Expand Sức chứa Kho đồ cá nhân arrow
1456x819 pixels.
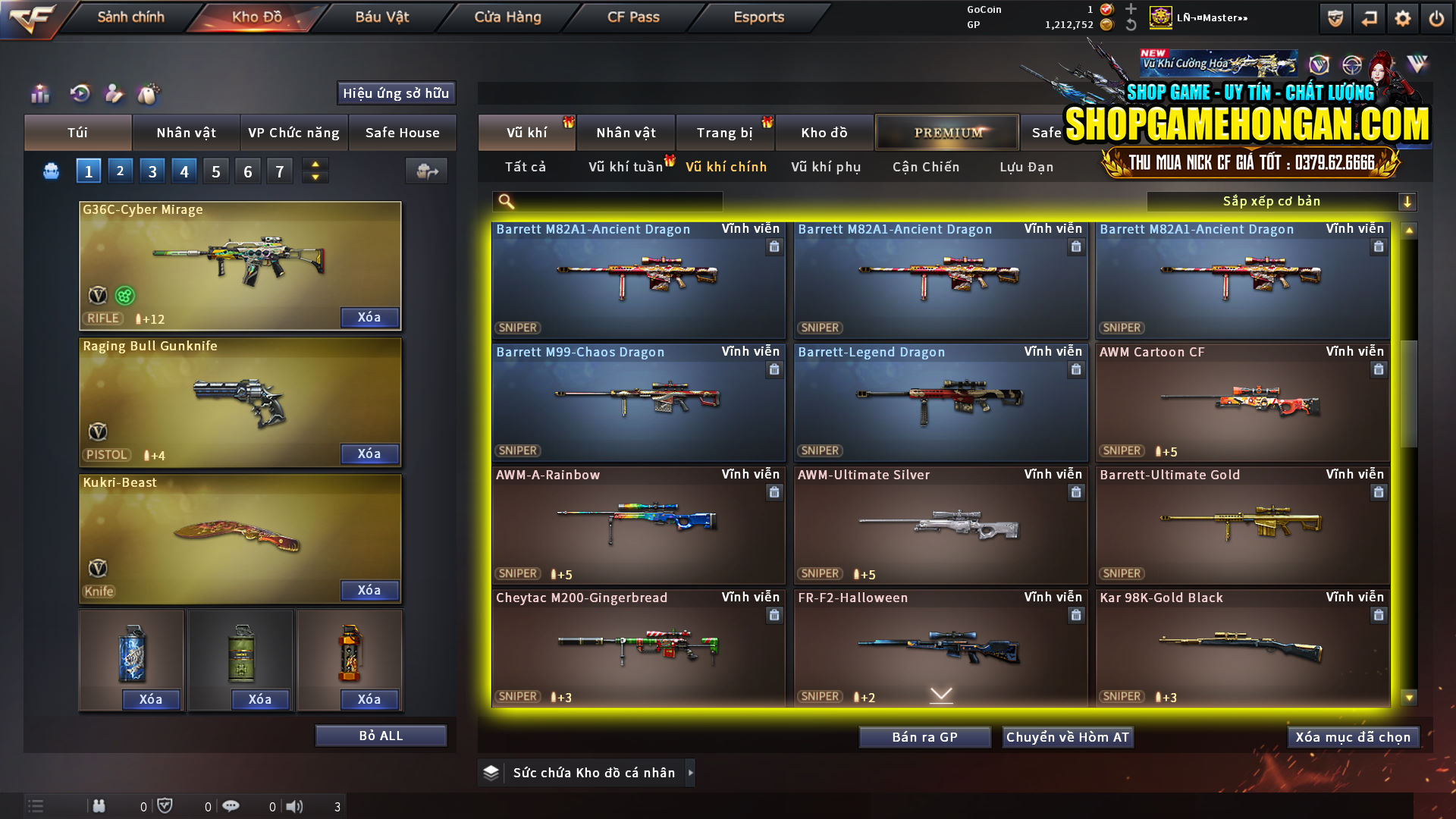click(691, 773)
